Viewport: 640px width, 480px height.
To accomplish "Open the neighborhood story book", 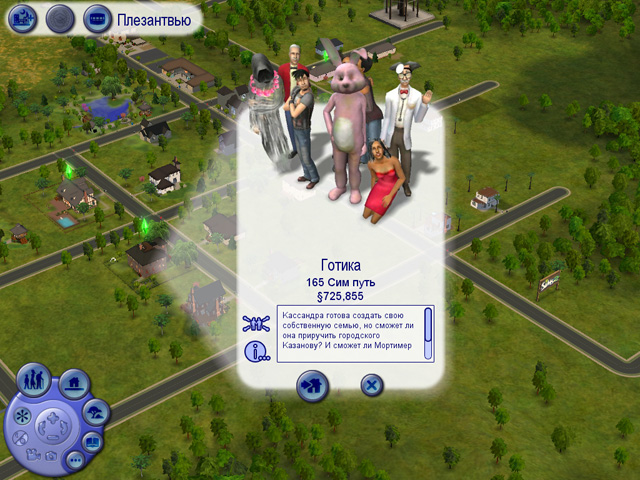I will click(91, 441).
